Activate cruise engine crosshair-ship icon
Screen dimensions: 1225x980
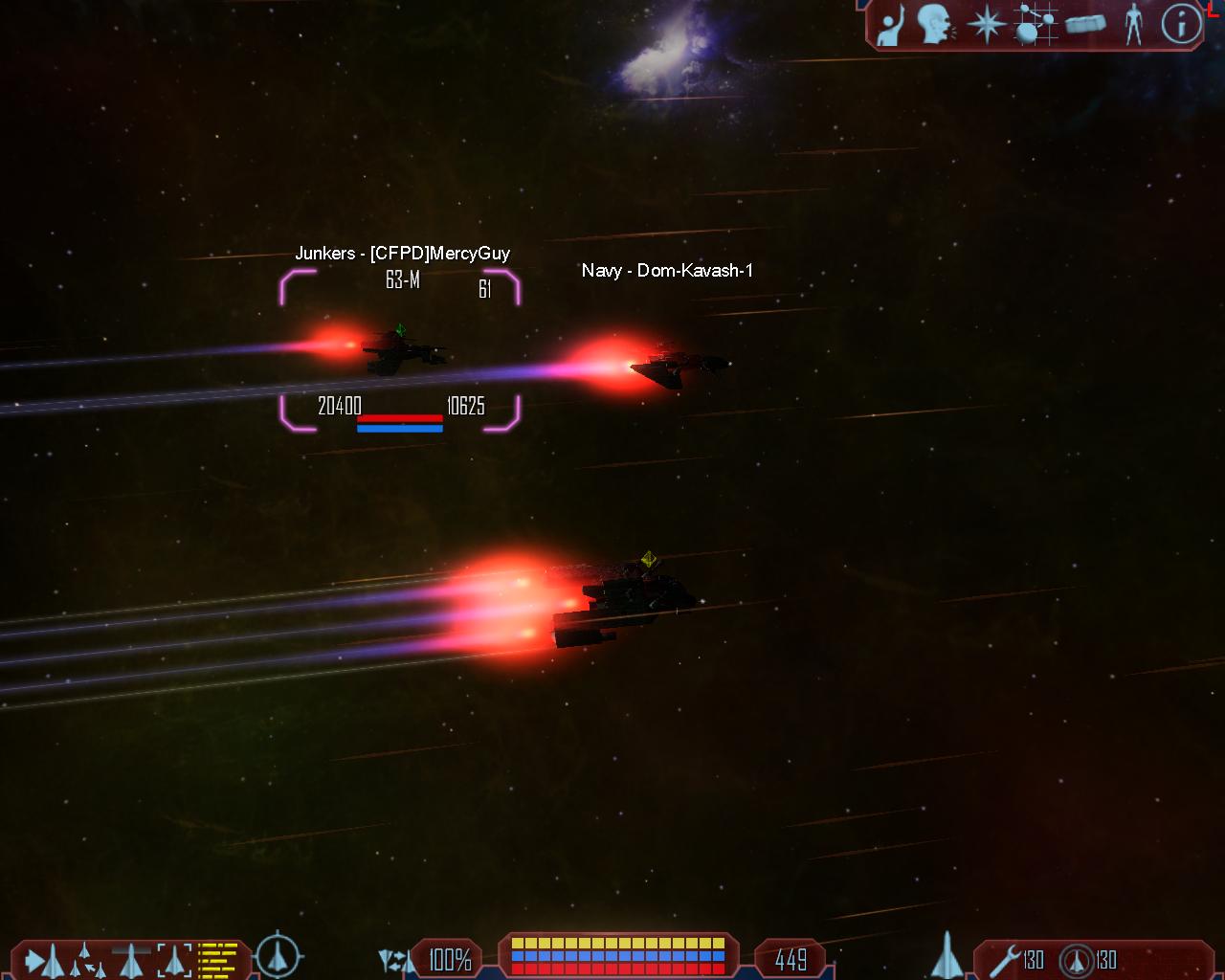point(278,955)
